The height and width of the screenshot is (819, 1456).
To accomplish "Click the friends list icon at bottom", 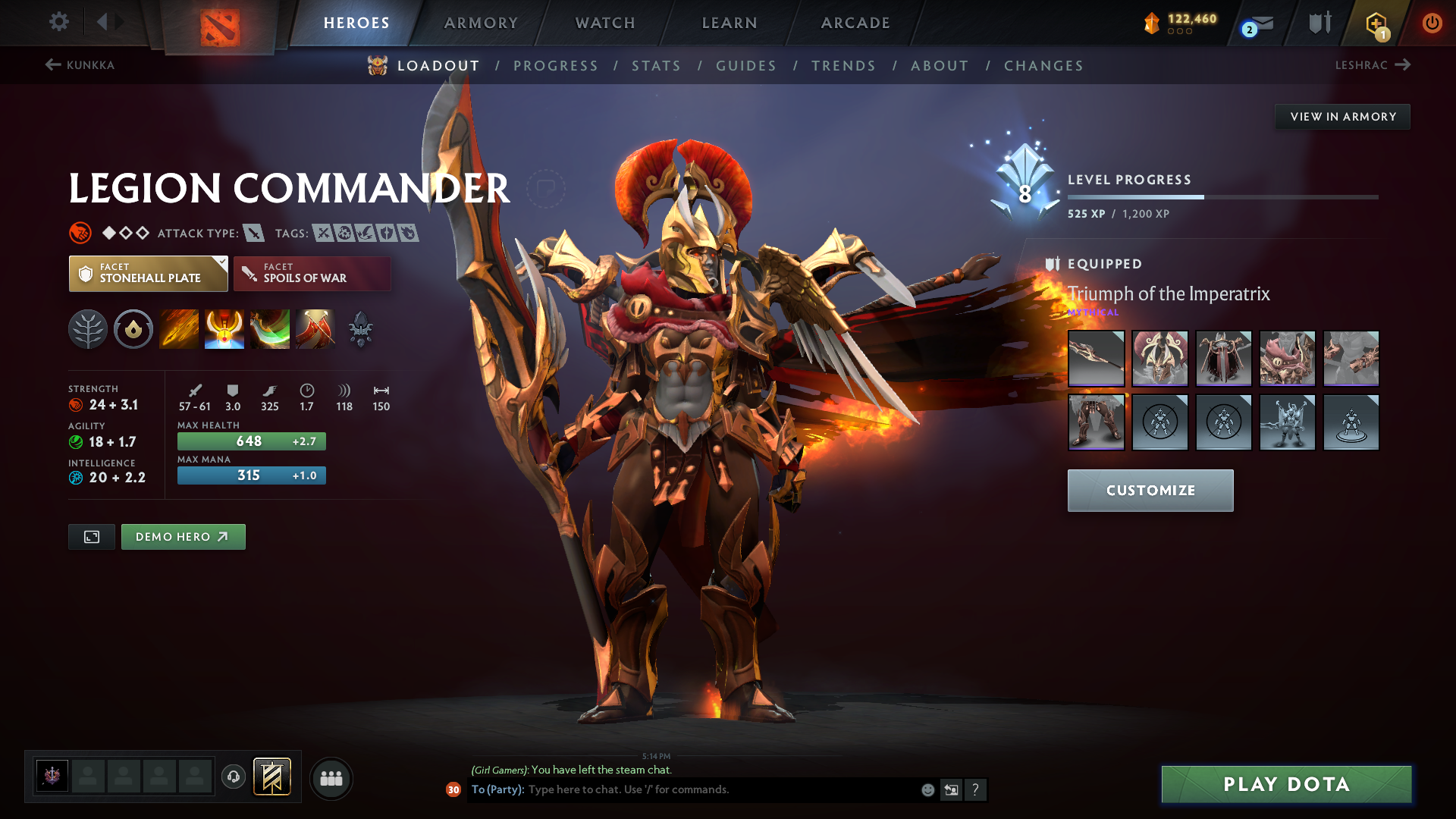I will coord(331,779).
